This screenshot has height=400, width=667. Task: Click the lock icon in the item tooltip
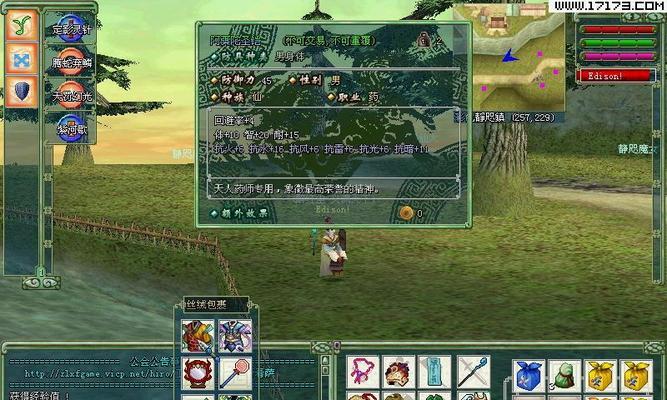[x=423, y=39]
